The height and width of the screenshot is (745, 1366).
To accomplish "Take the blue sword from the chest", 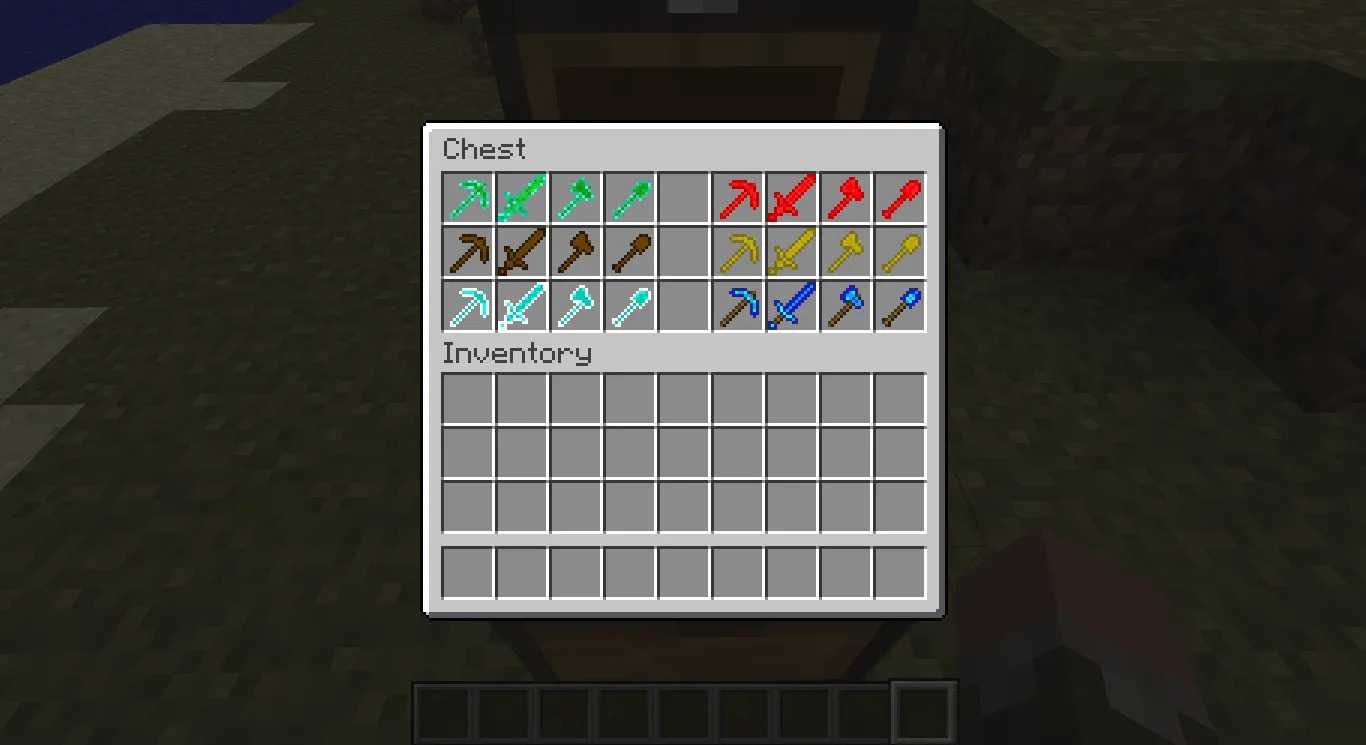I will [x=793, y=305].
